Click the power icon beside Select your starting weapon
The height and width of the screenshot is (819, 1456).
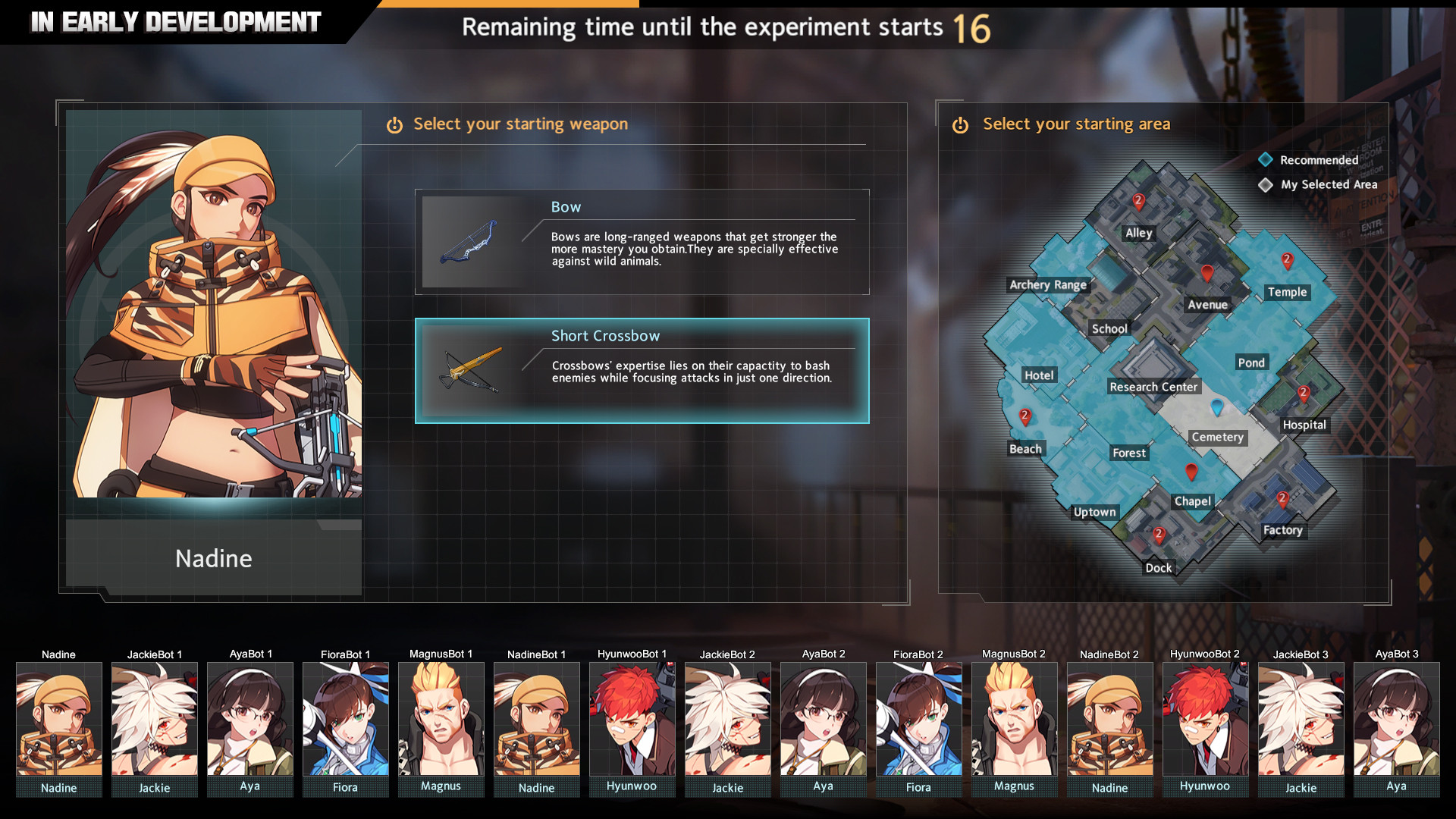394,124
